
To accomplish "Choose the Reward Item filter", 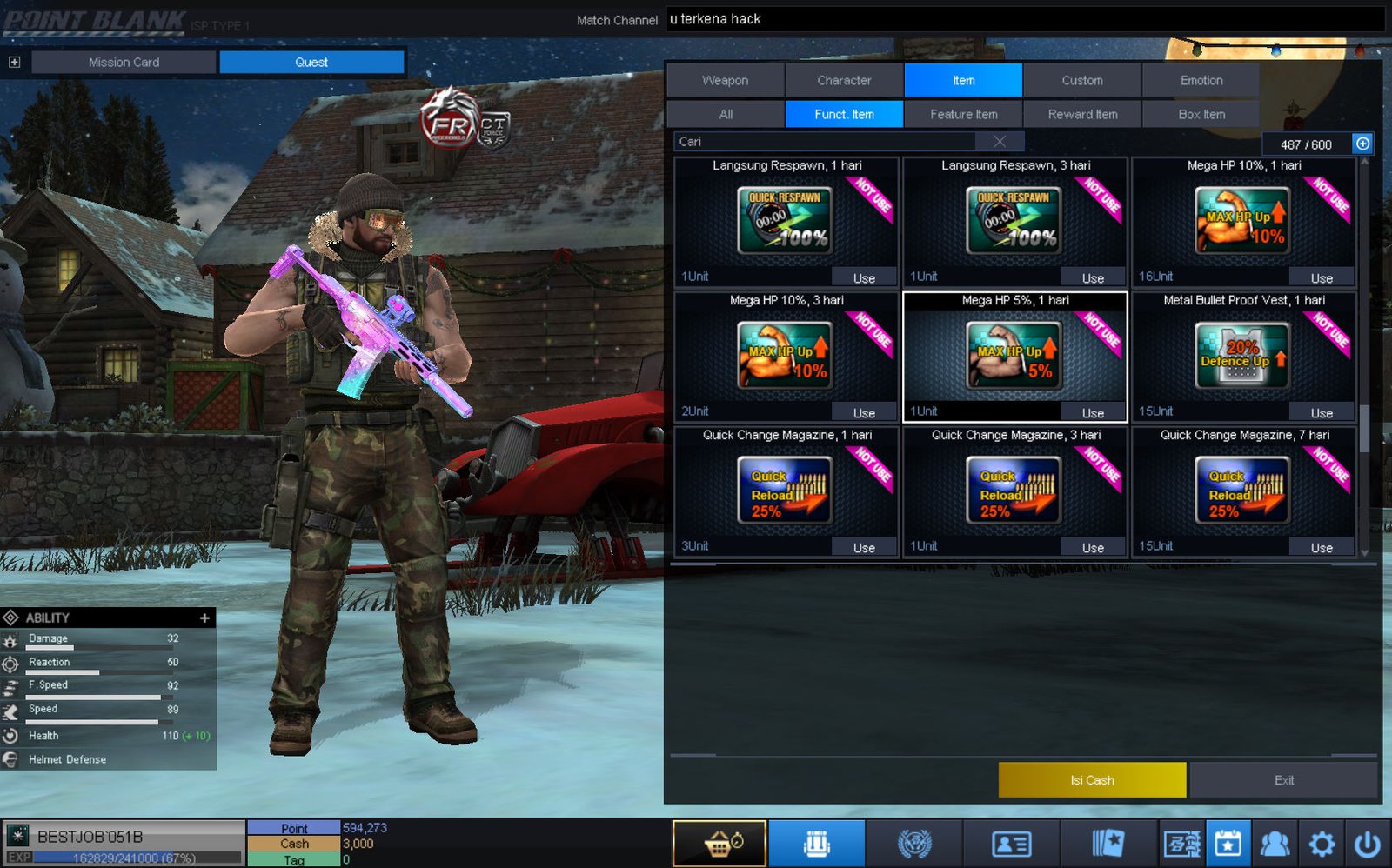I will 1082,114.
